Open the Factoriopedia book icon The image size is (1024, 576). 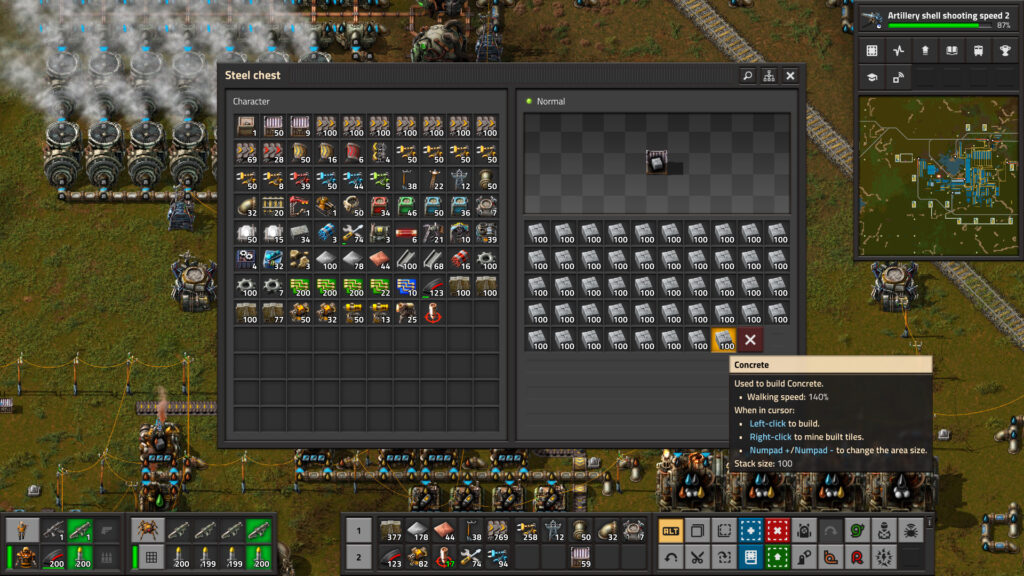point(950,51)
